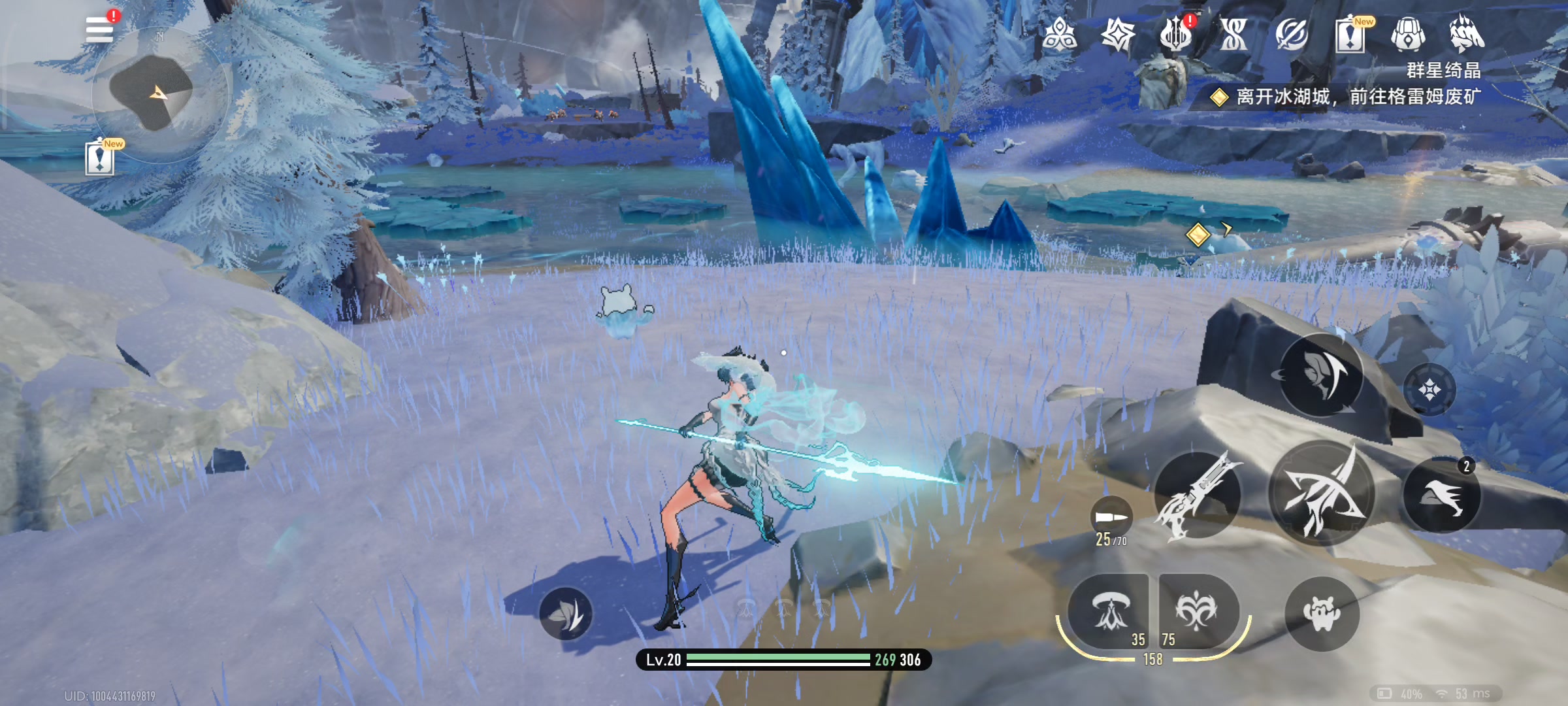Screen dimensions: 1568x706
Task: Select the four-pointed star icon
Action: coord(1118,35)
